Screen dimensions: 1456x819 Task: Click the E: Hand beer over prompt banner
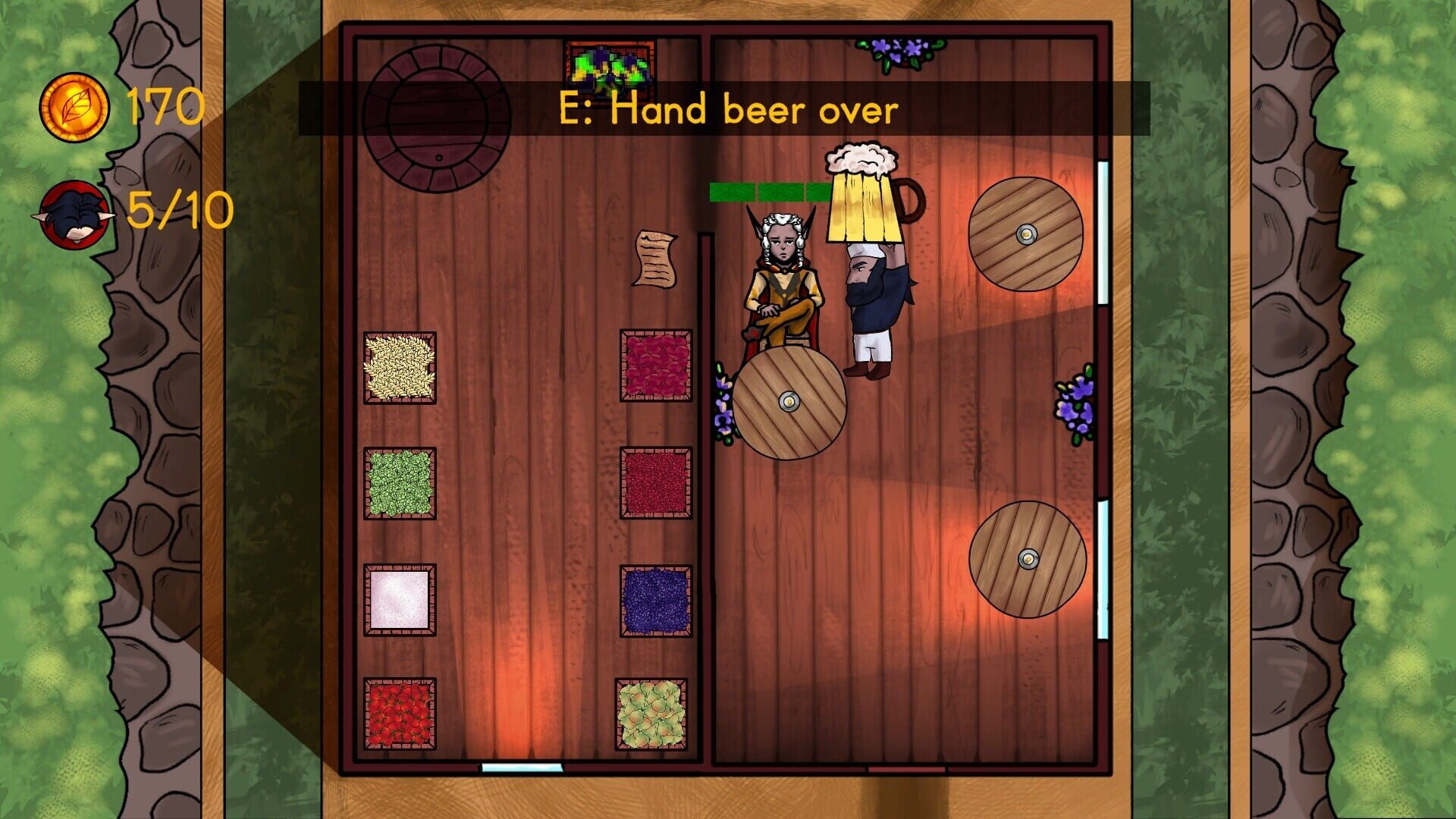tap(728, 108)
